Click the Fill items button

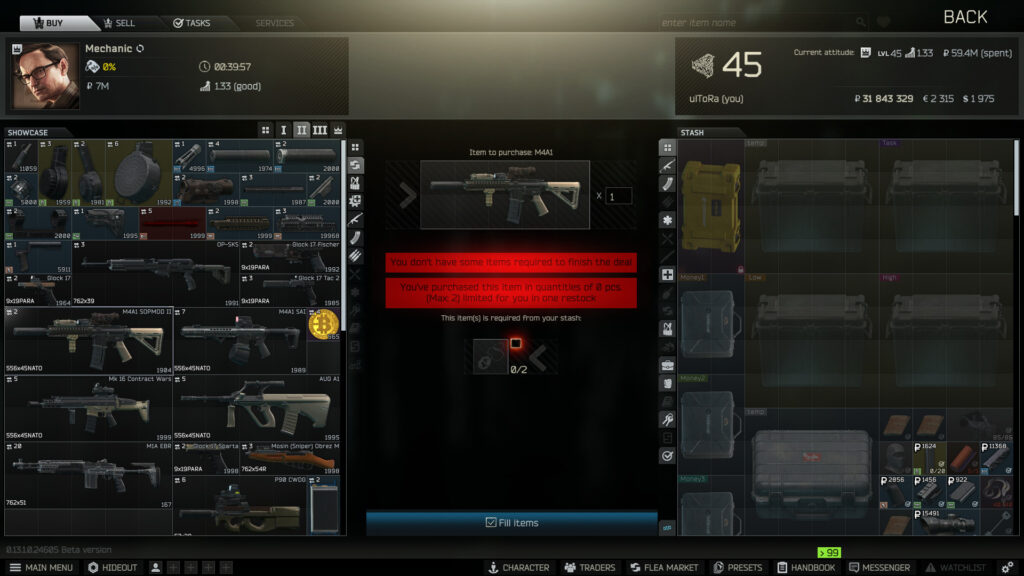click(511, 522)
